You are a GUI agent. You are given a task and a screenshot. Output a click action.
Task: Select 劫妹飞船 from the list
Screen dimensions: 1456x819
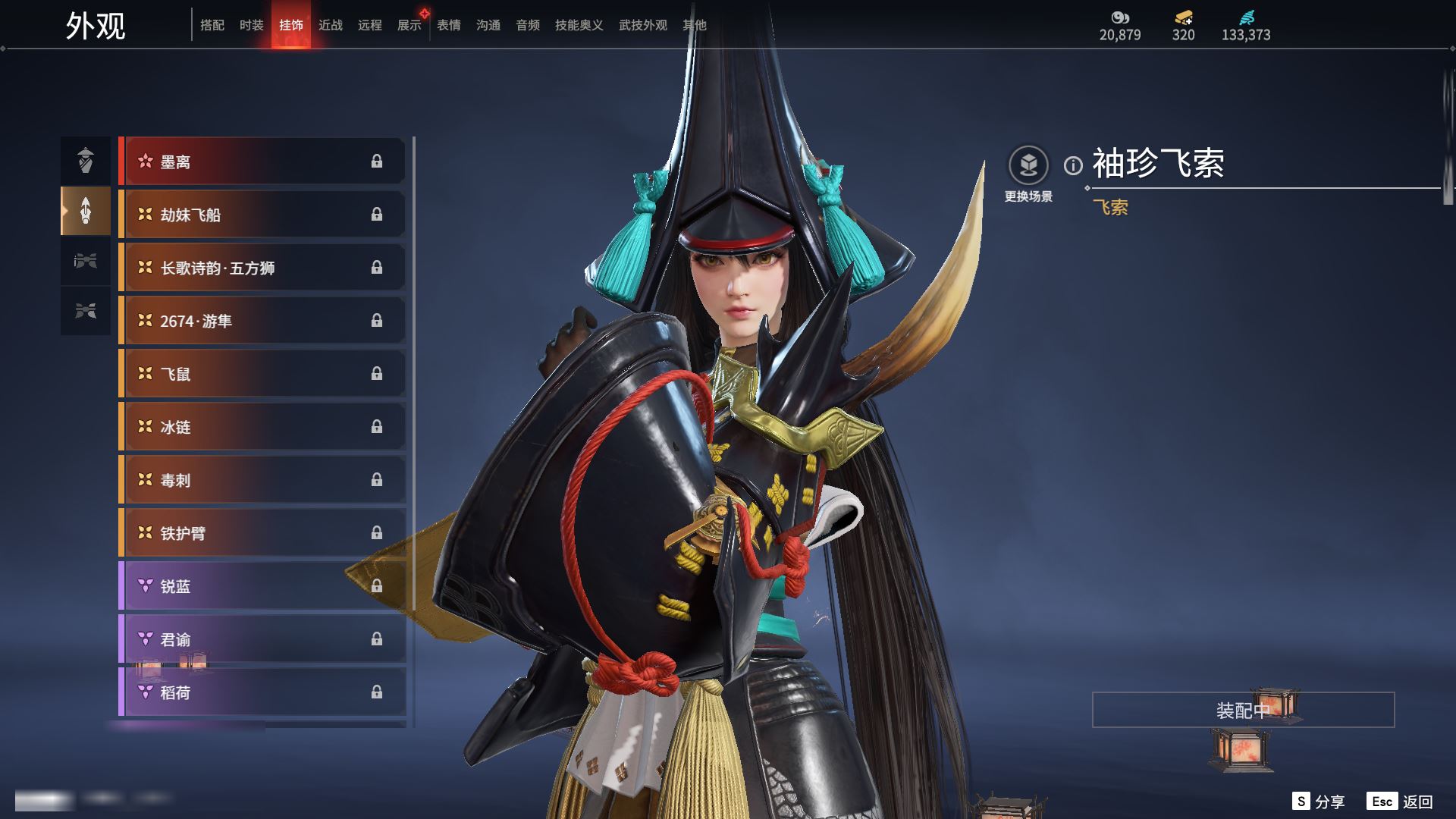(262, 215)
